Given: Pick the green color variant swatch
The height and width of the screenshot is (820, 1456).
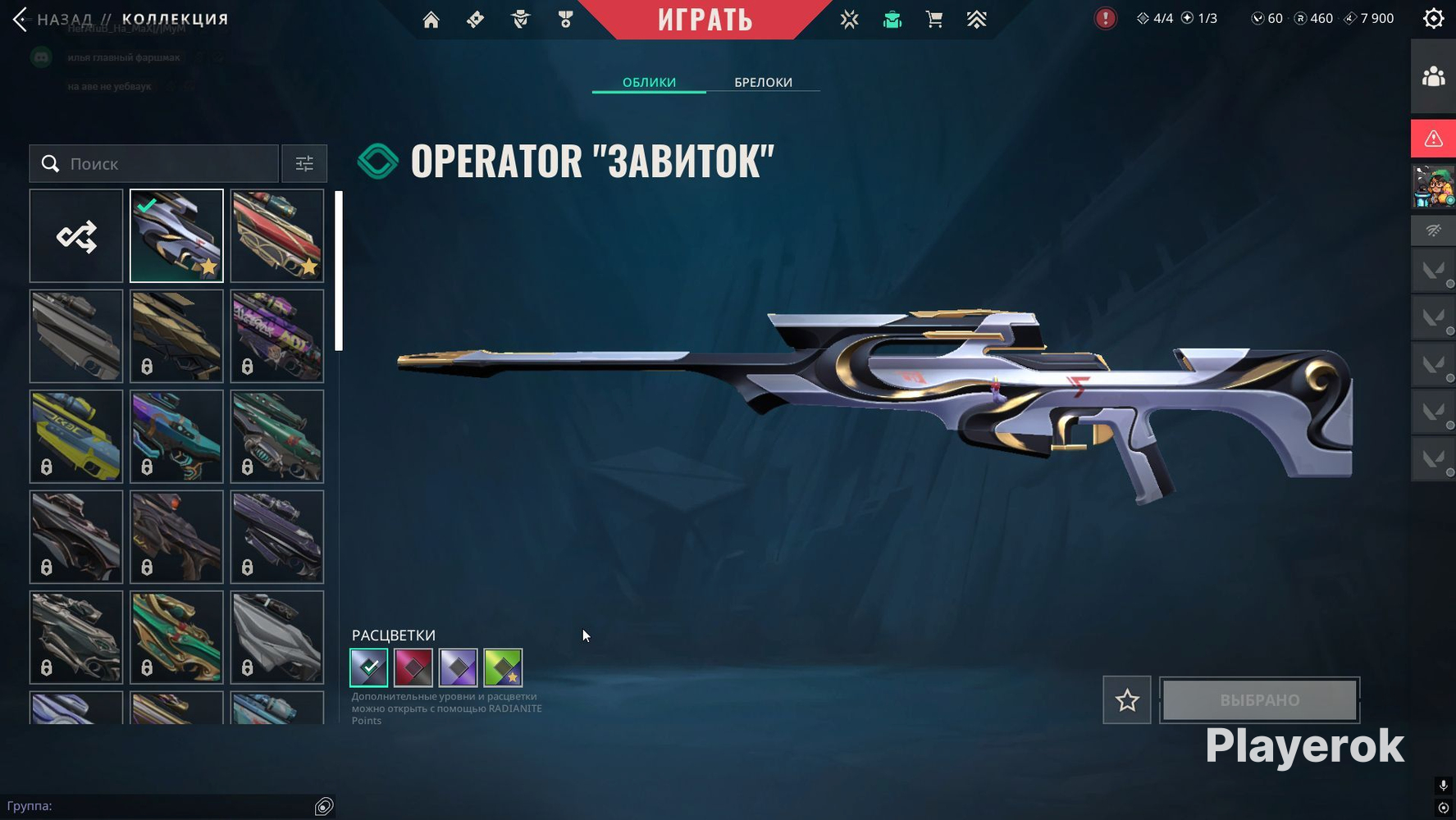Looking at the screenshot, I should [x=503, y=667].
